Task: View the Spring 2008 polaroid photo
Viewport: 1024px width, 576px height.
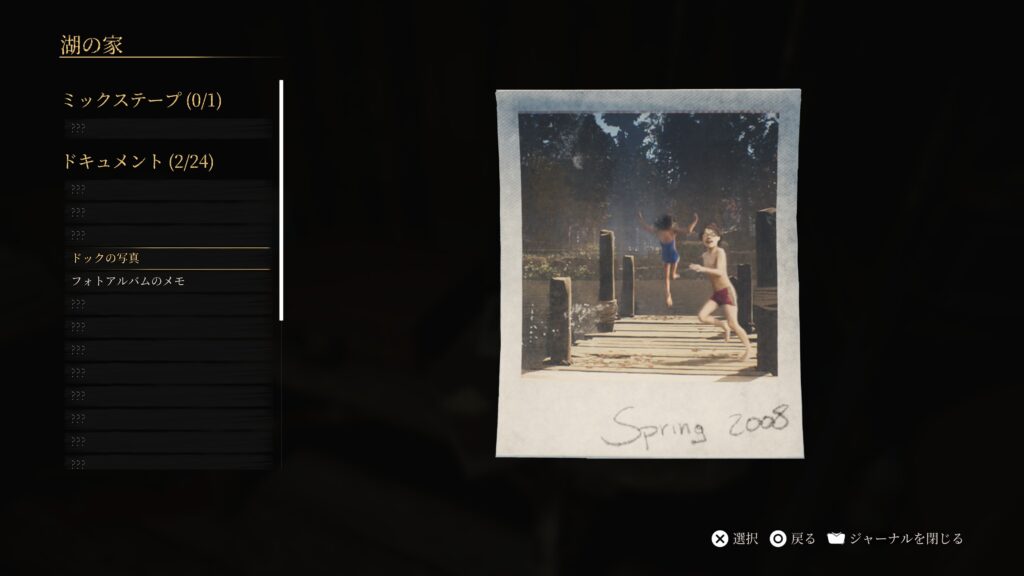Action: click(x=648, y=273)
